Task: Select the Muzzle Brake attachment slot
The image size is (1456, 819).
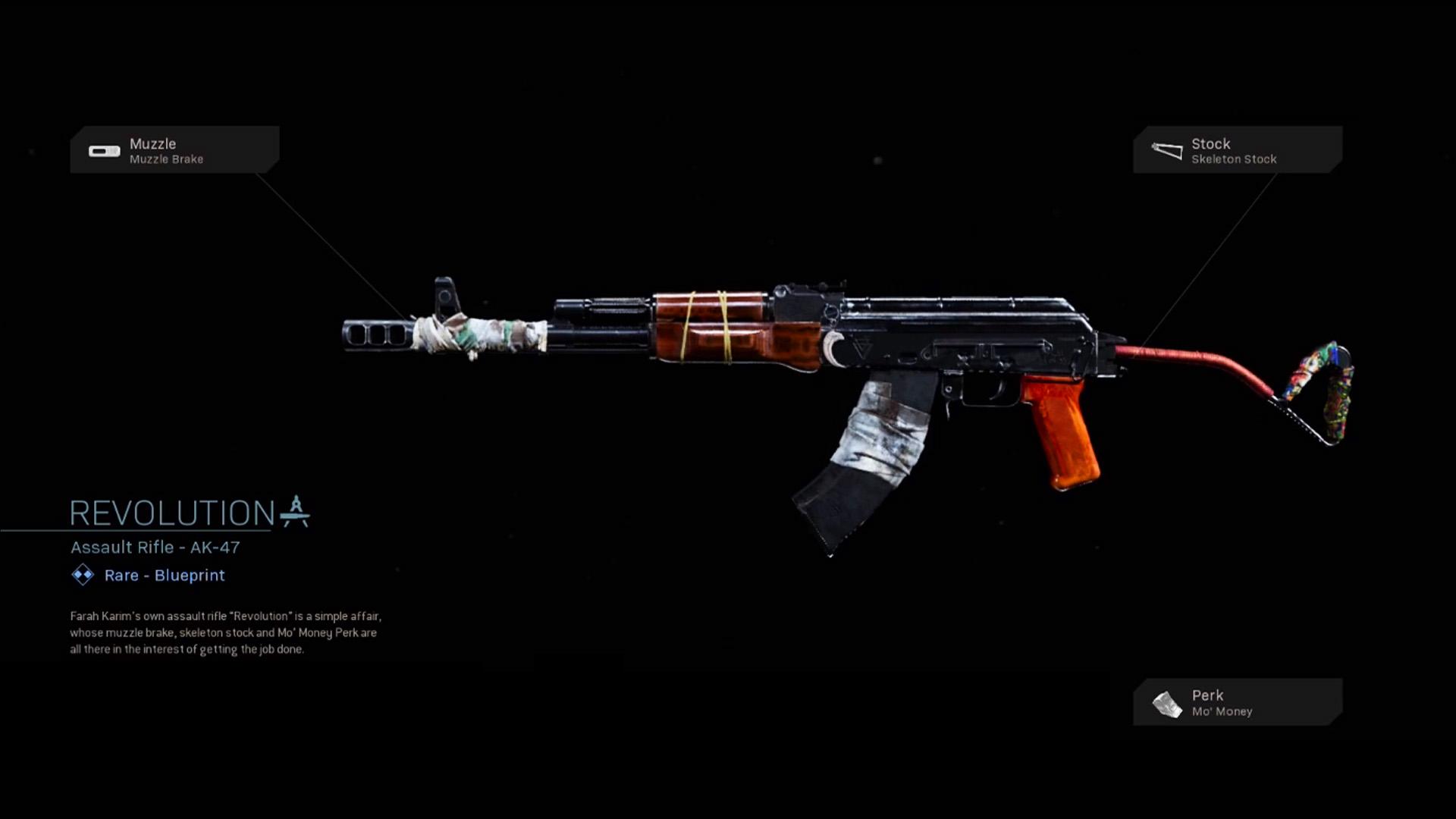Action: (174, 150)
